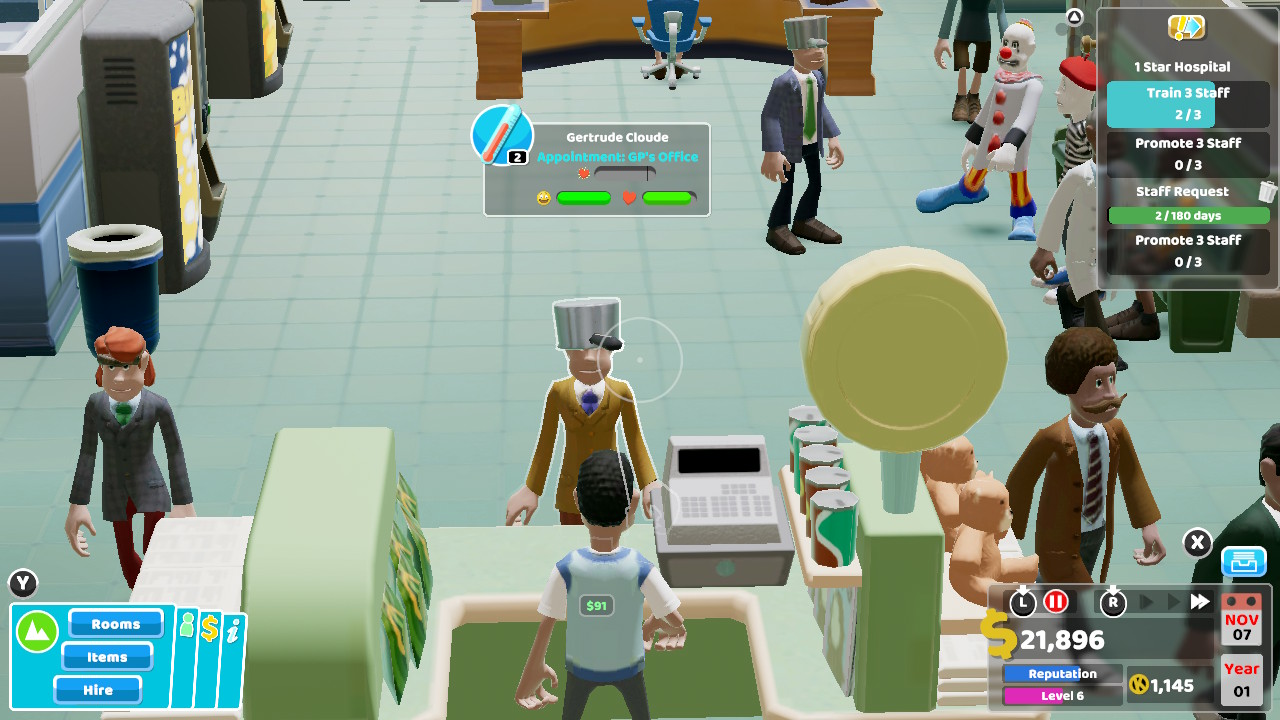1280x720 pixels.
Task: Resume normal speed with the single play arrow
Action: pyautogui.click(x=1146, y=603)
